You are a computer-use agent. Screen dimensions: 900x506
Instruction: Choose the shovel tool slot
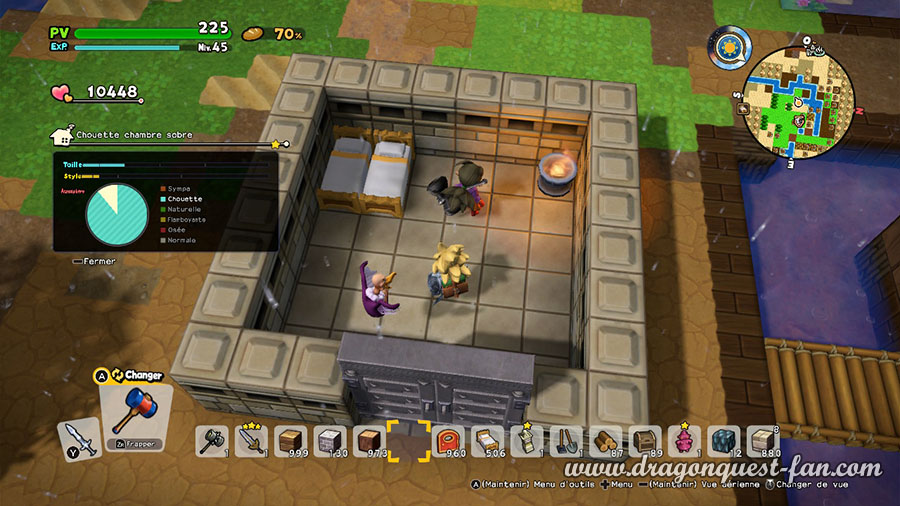tap(567, 440)
